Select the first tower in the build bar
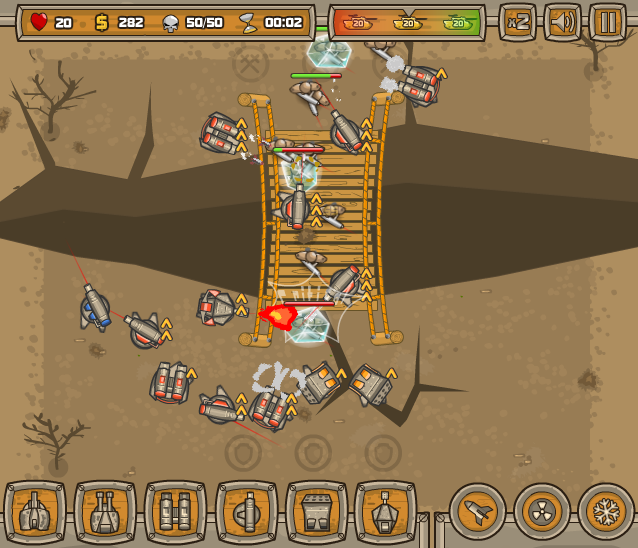The width and height of the screenshot is (638, 548). click(35, 512)
